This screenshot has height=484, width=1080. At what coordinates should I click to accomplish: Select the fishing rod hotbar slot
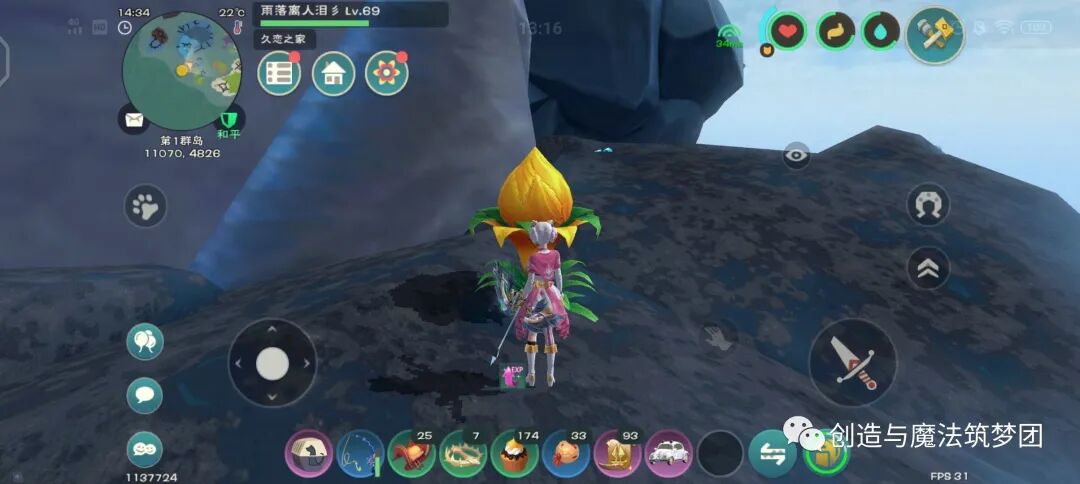[x=361, y=455]
